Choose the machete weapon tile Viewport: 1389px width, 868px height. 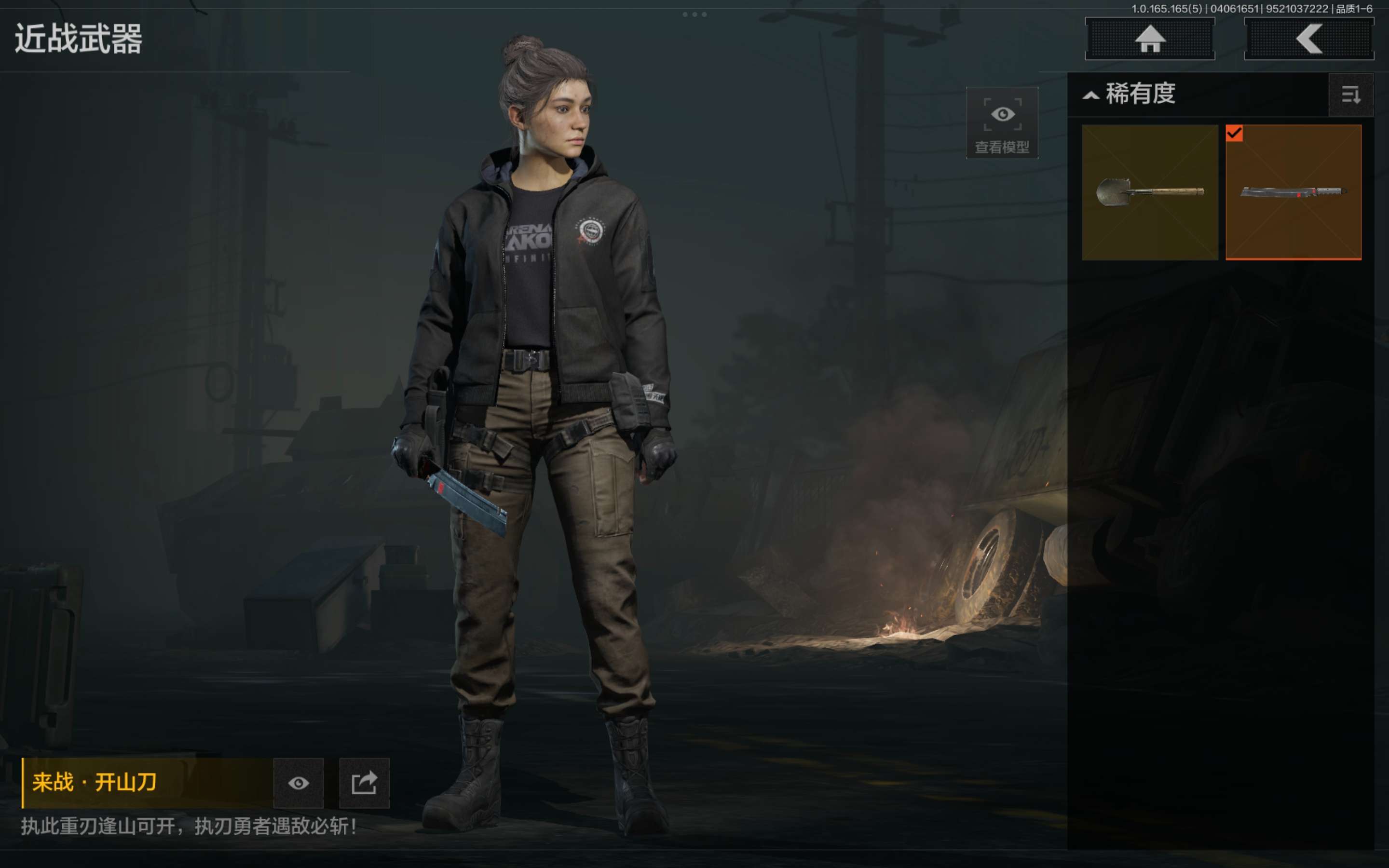(1293, 192)
